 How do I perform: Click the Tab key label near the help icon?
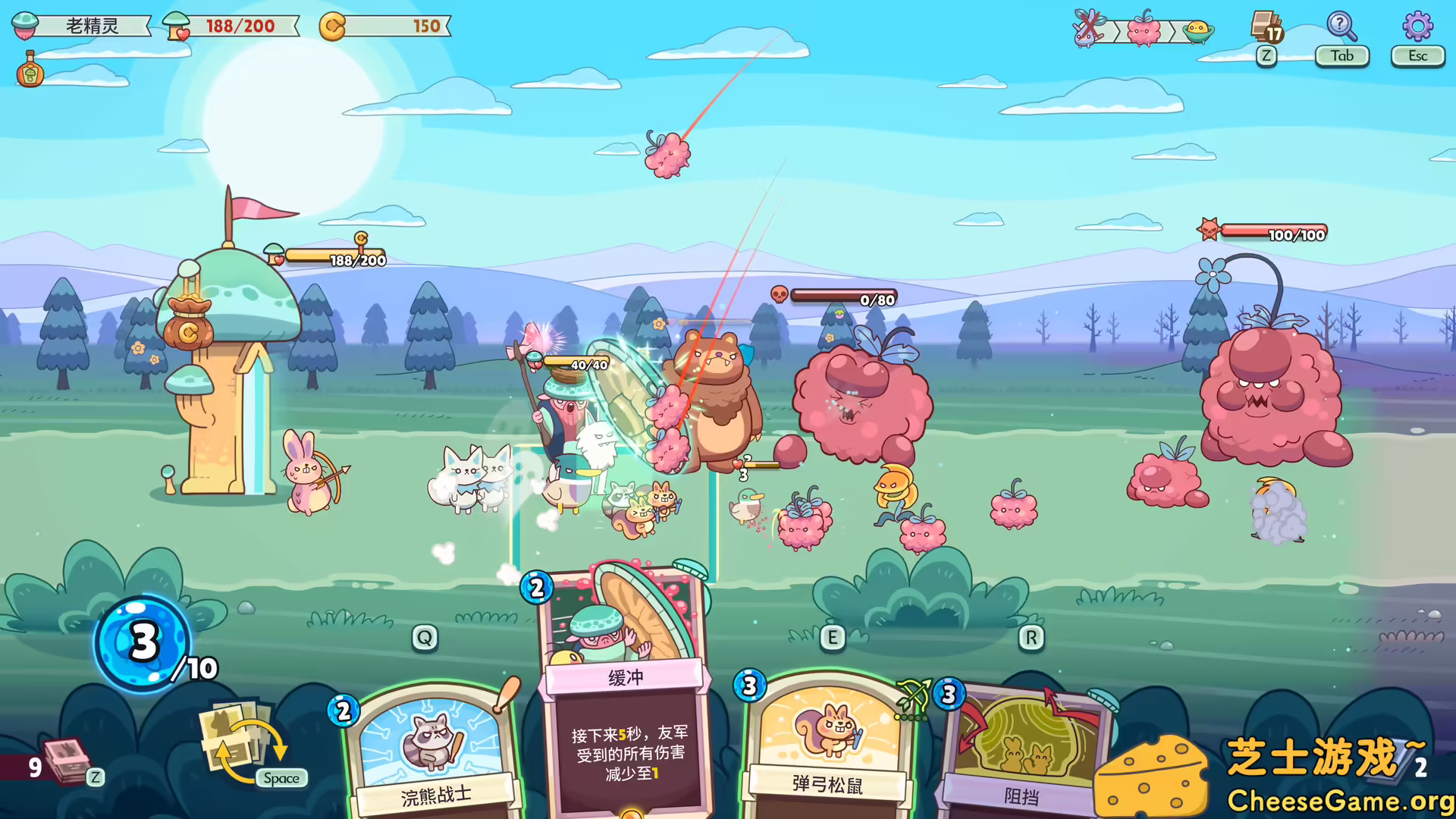1341,56
